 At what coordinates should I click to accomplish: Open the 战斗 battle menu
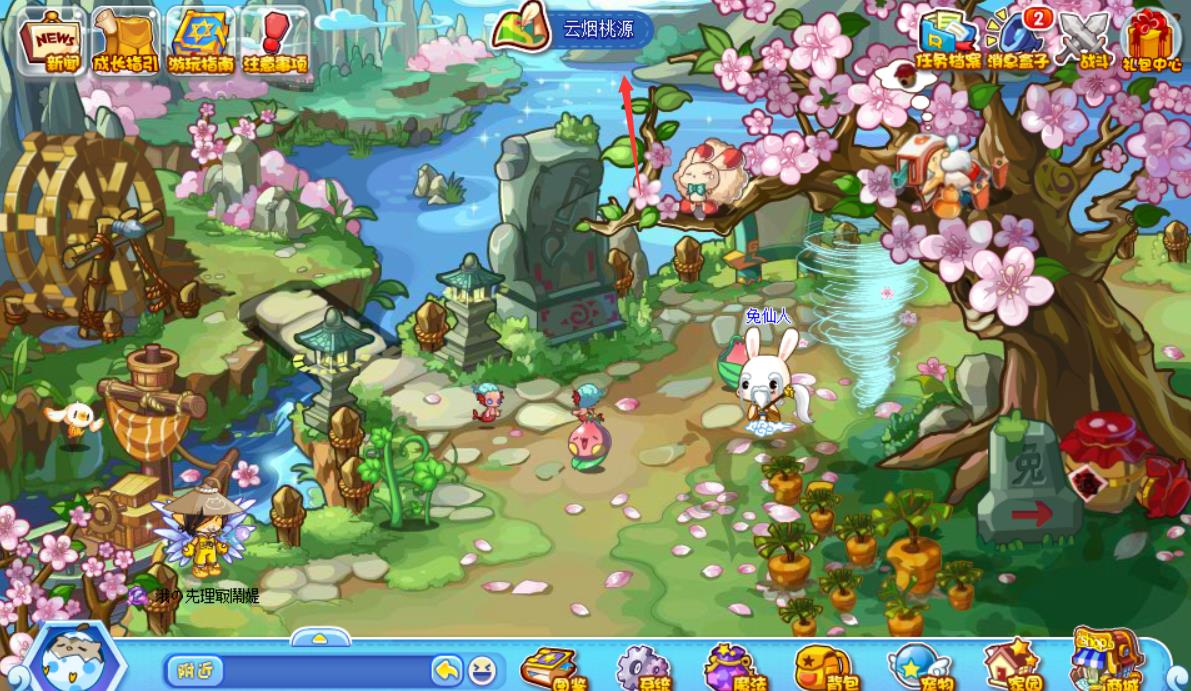[1087, 41]
